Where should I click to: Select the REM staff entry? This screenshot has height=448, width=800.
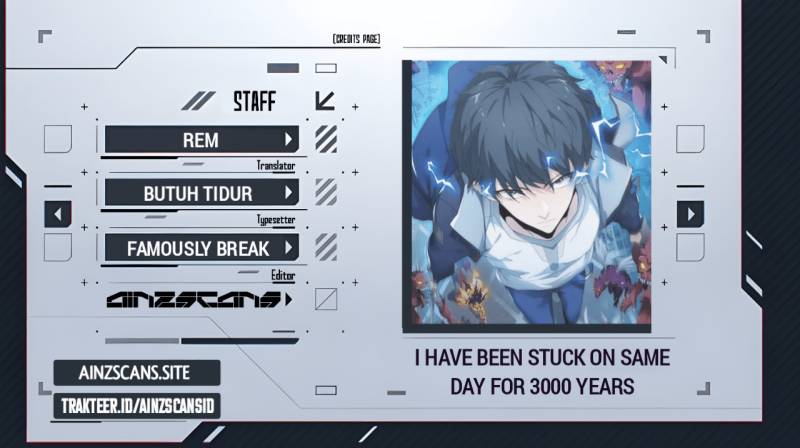201,140
